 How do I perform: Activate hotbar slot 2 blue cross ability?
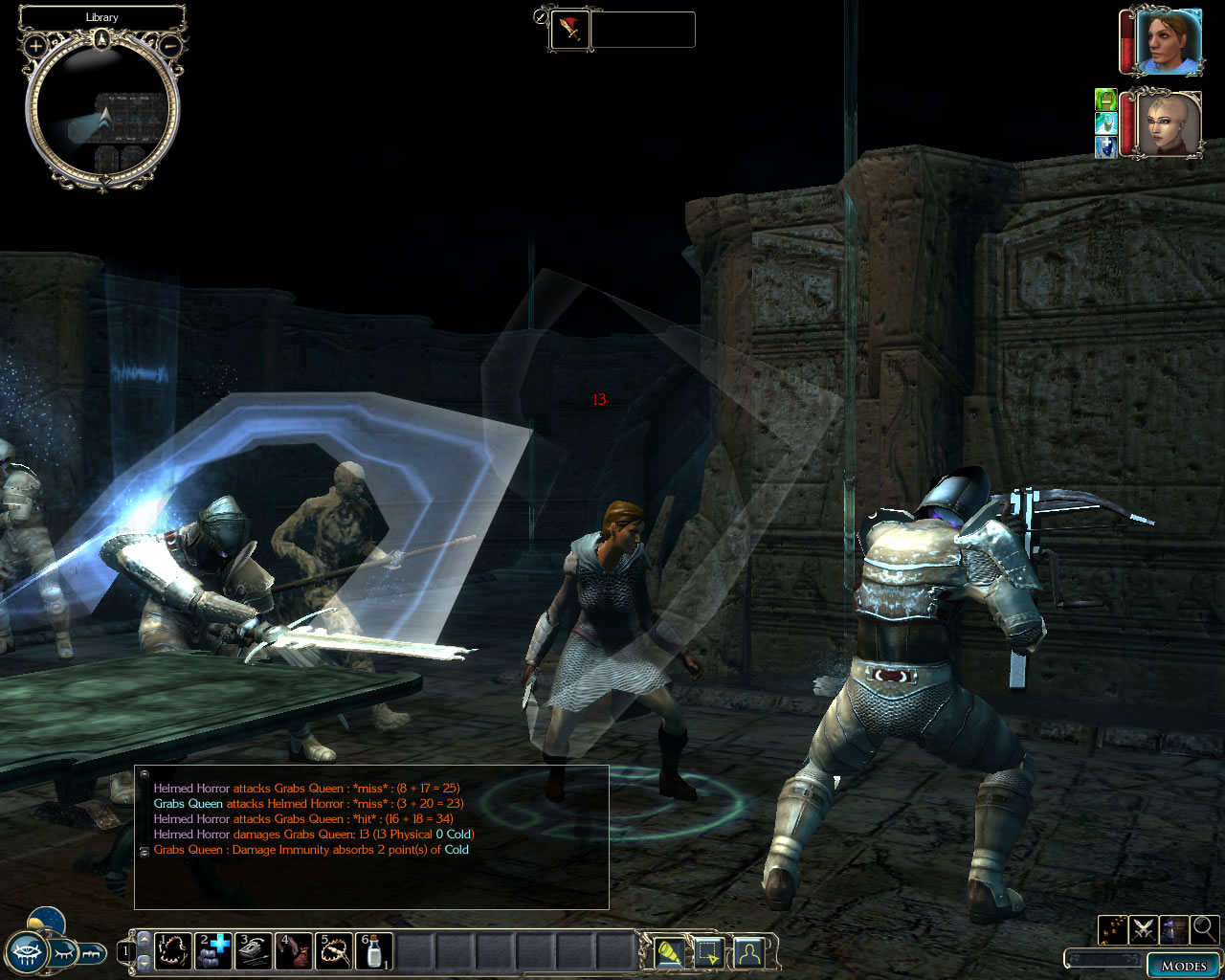pos(213,951)
